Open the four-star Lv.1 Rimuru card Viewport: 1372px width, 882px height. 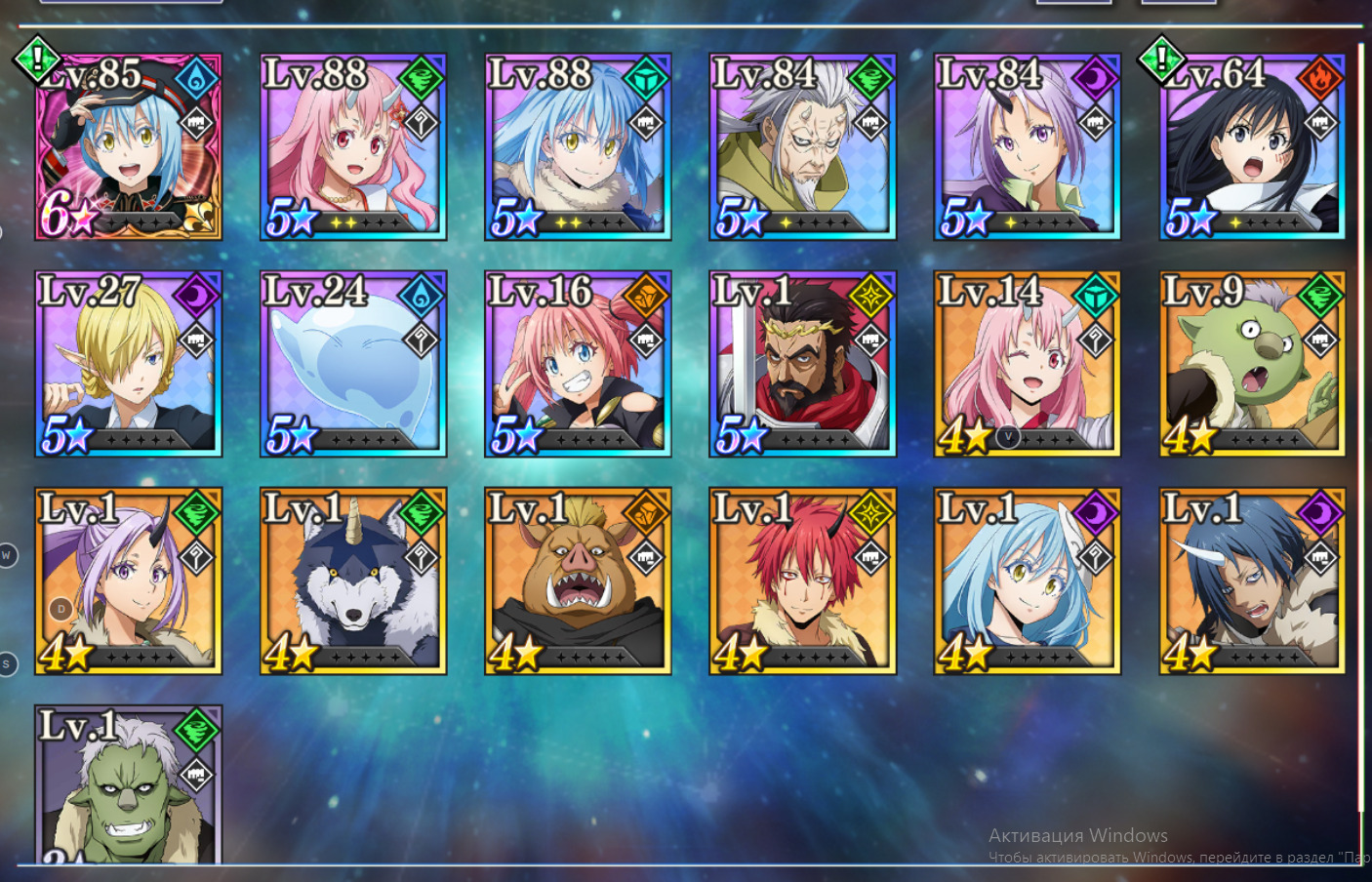(x=1027, y=581)
